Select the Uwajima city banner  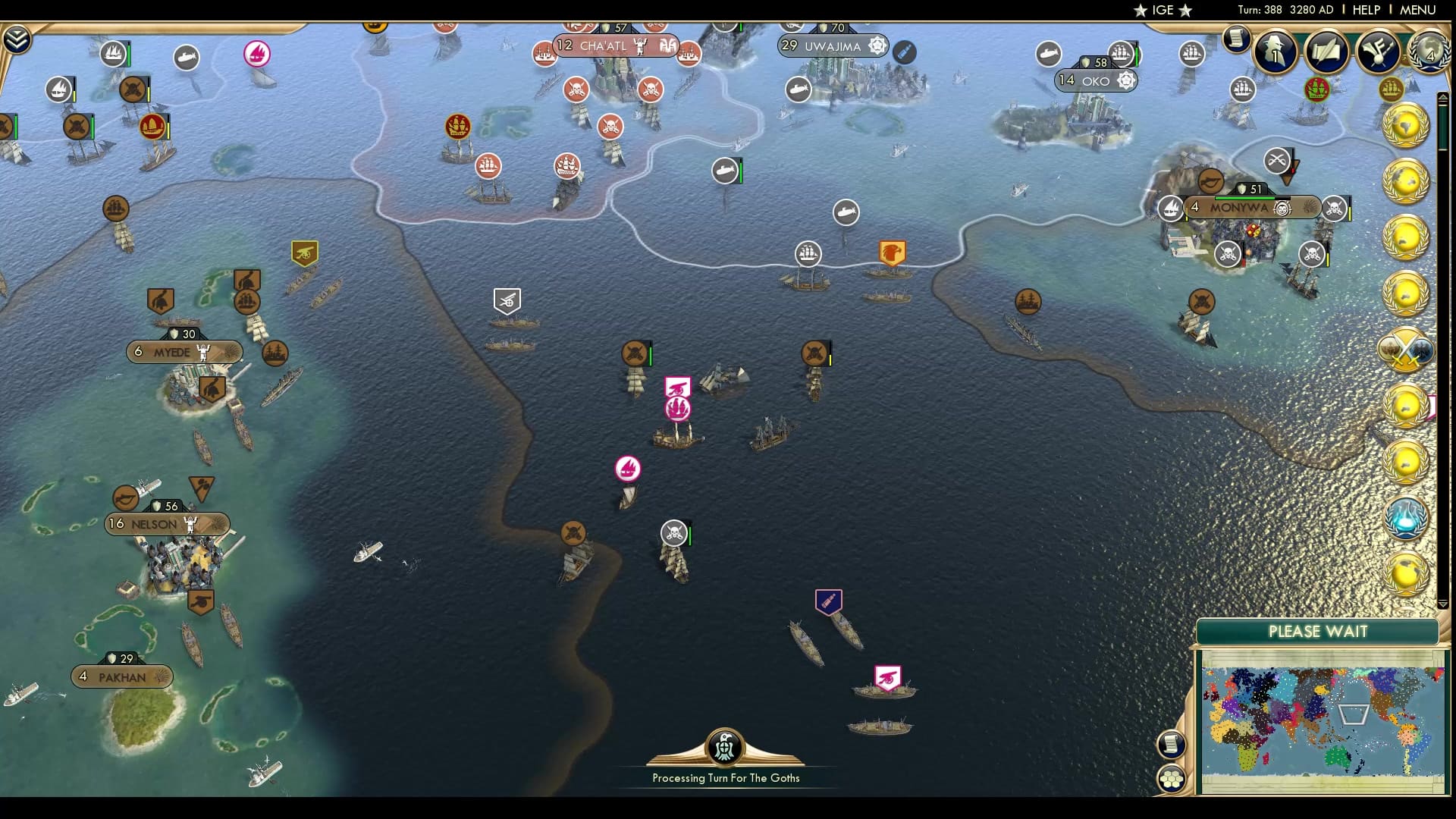(x=831, y=46)
